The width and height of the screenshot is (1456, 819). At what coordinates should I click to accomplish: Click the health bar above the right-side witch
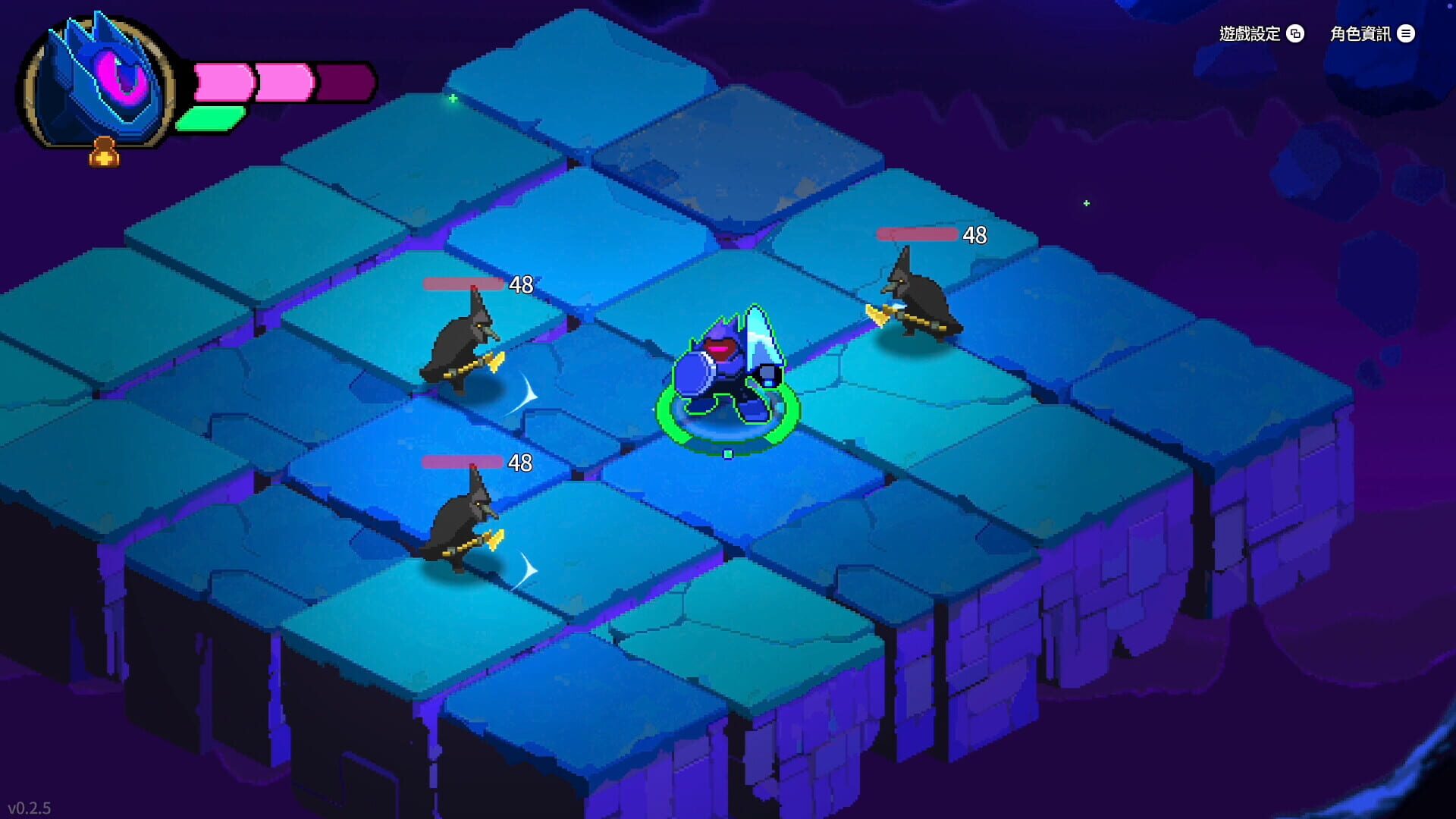pos(918,234)
